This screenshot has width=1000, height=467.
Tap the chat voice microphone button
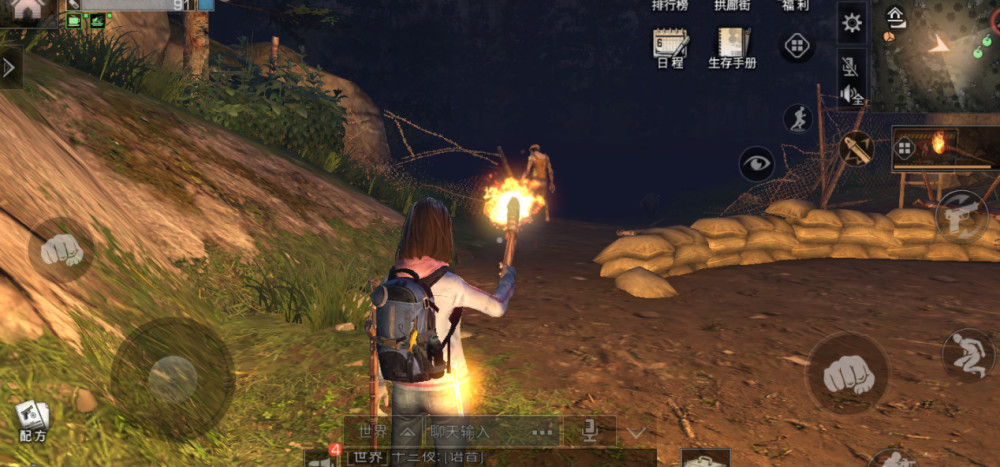point(590,432)
